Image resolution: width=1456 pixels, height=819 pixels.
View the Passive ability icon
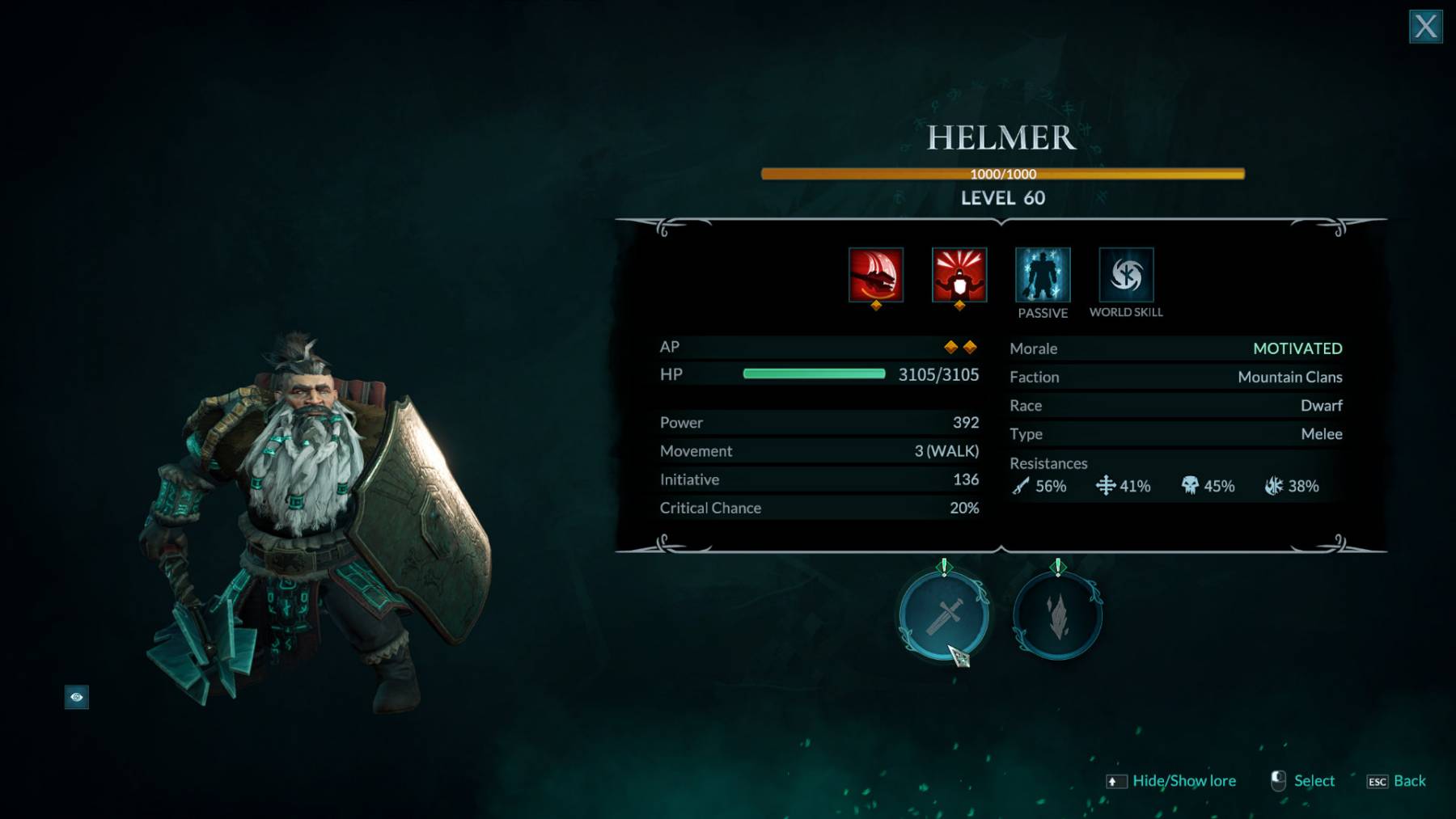click(x=1043, y=275)
